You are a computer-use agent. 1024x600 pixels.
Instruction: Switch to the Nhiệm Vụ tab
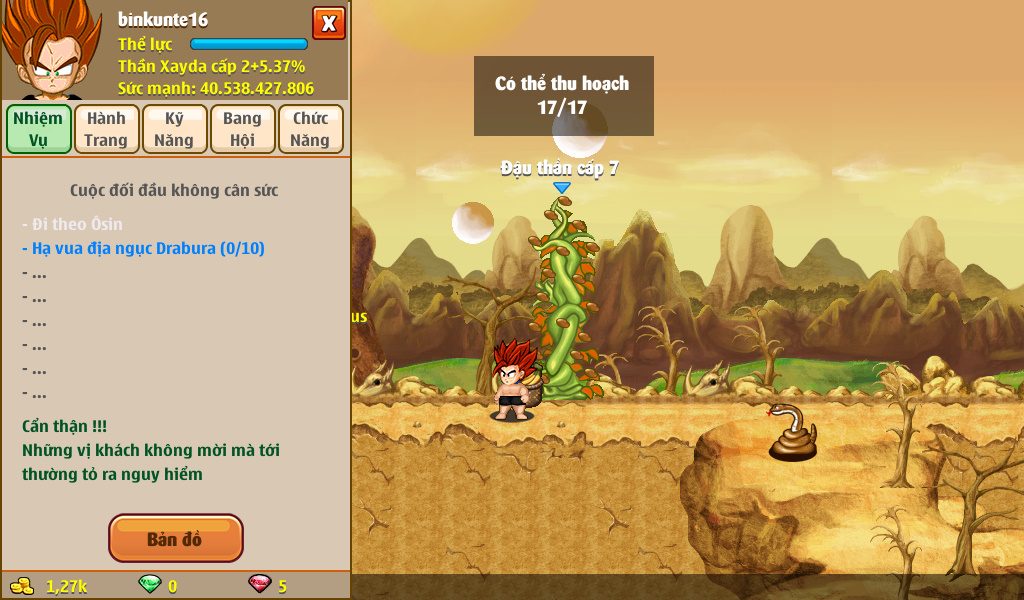click(x=39, y=129)
